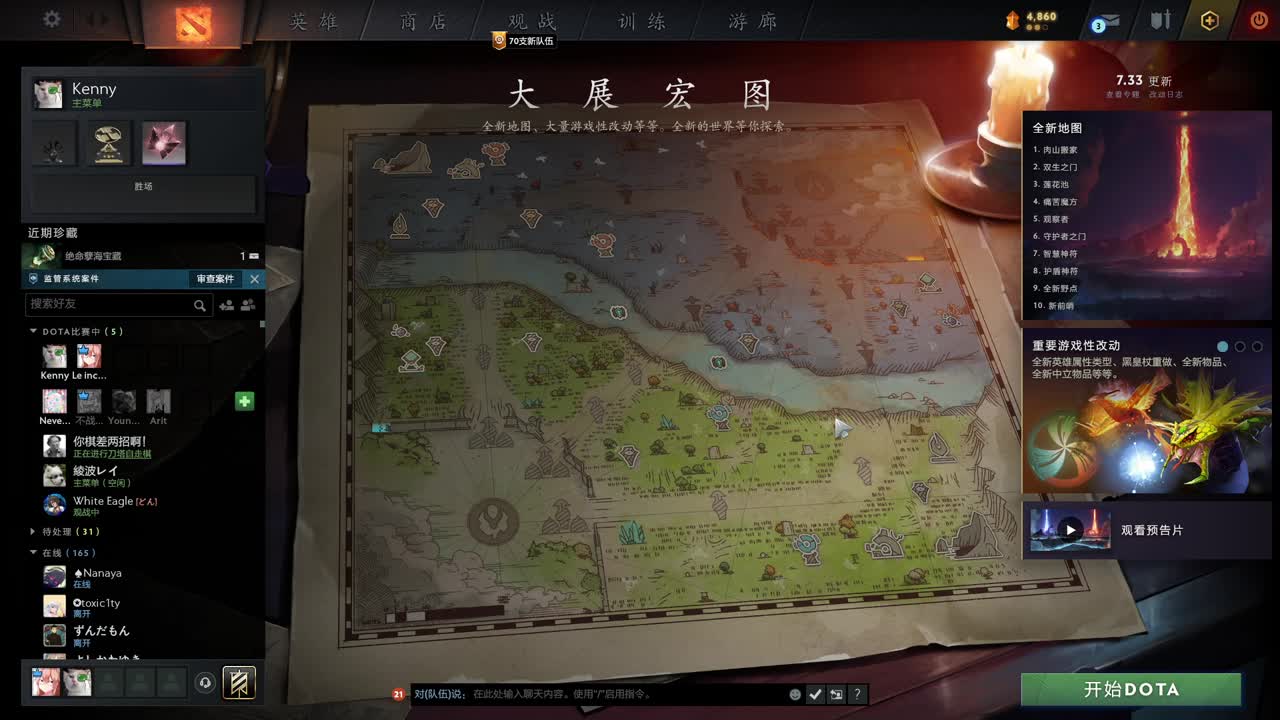The width and height of the screenshot is (1280, 720).
Task: Click the chat channel switch icon
Action: (835, 694)
